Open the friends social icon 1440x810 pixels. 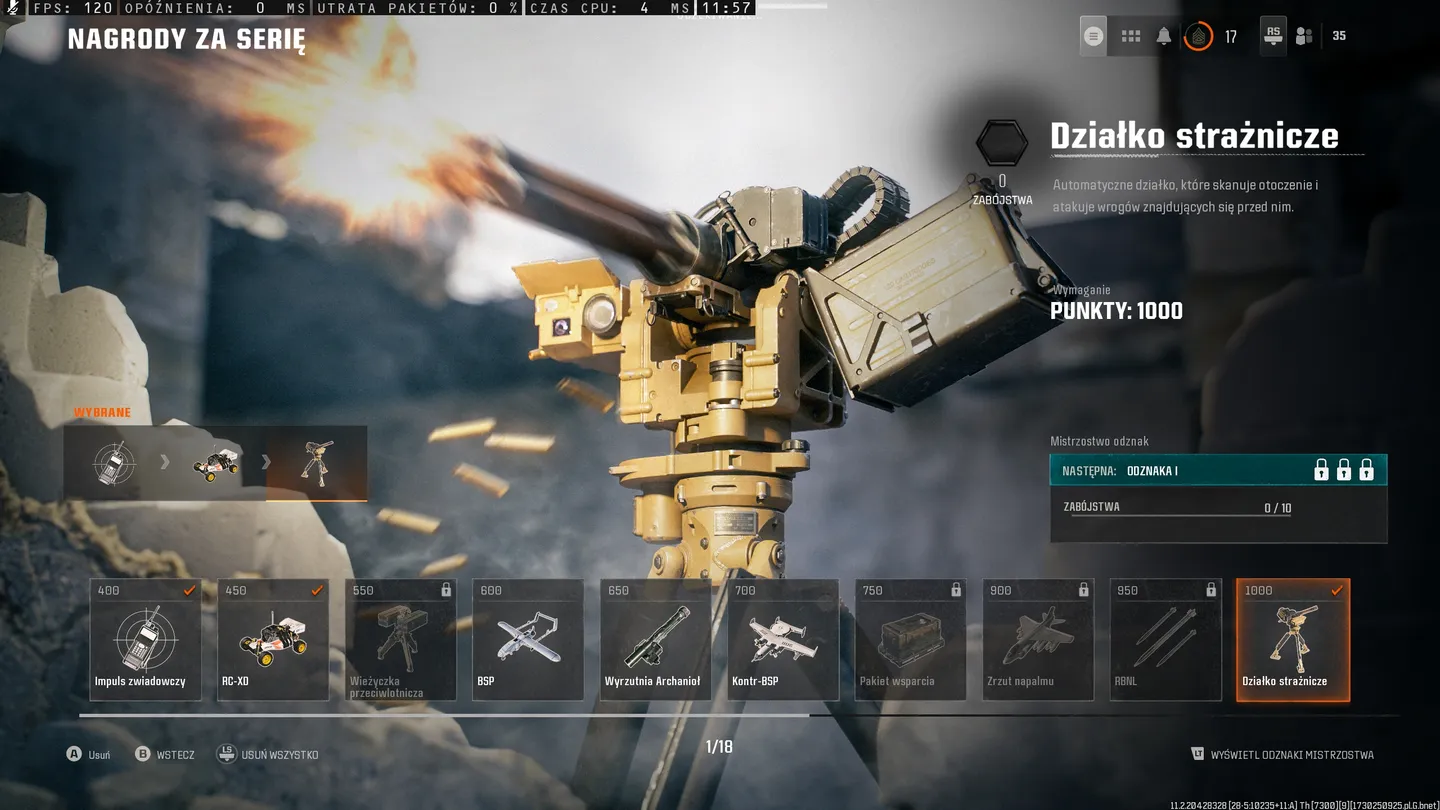pos(1304,36)
